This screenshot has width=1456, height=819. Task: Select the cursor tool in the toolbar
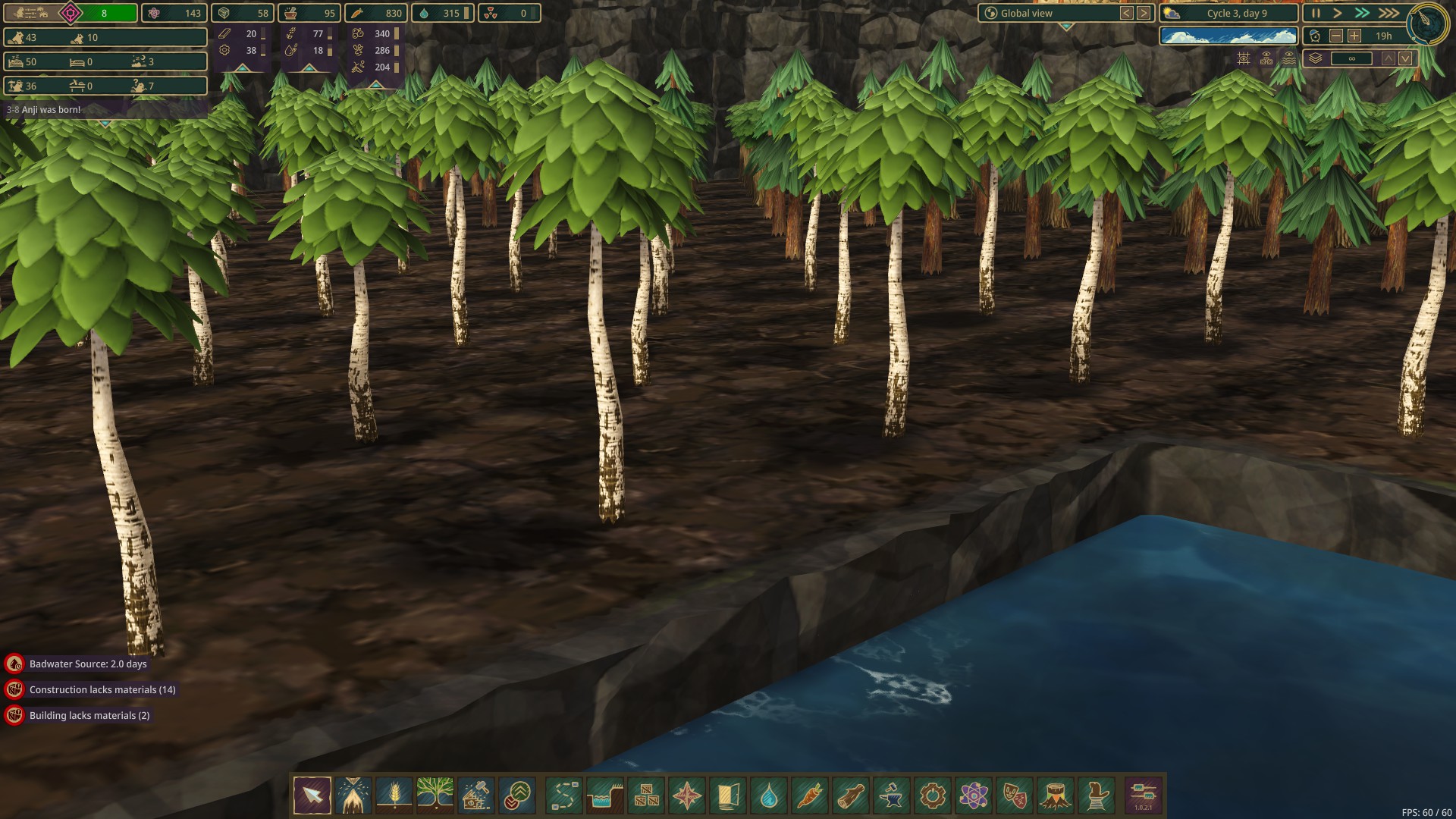[312, 795]
